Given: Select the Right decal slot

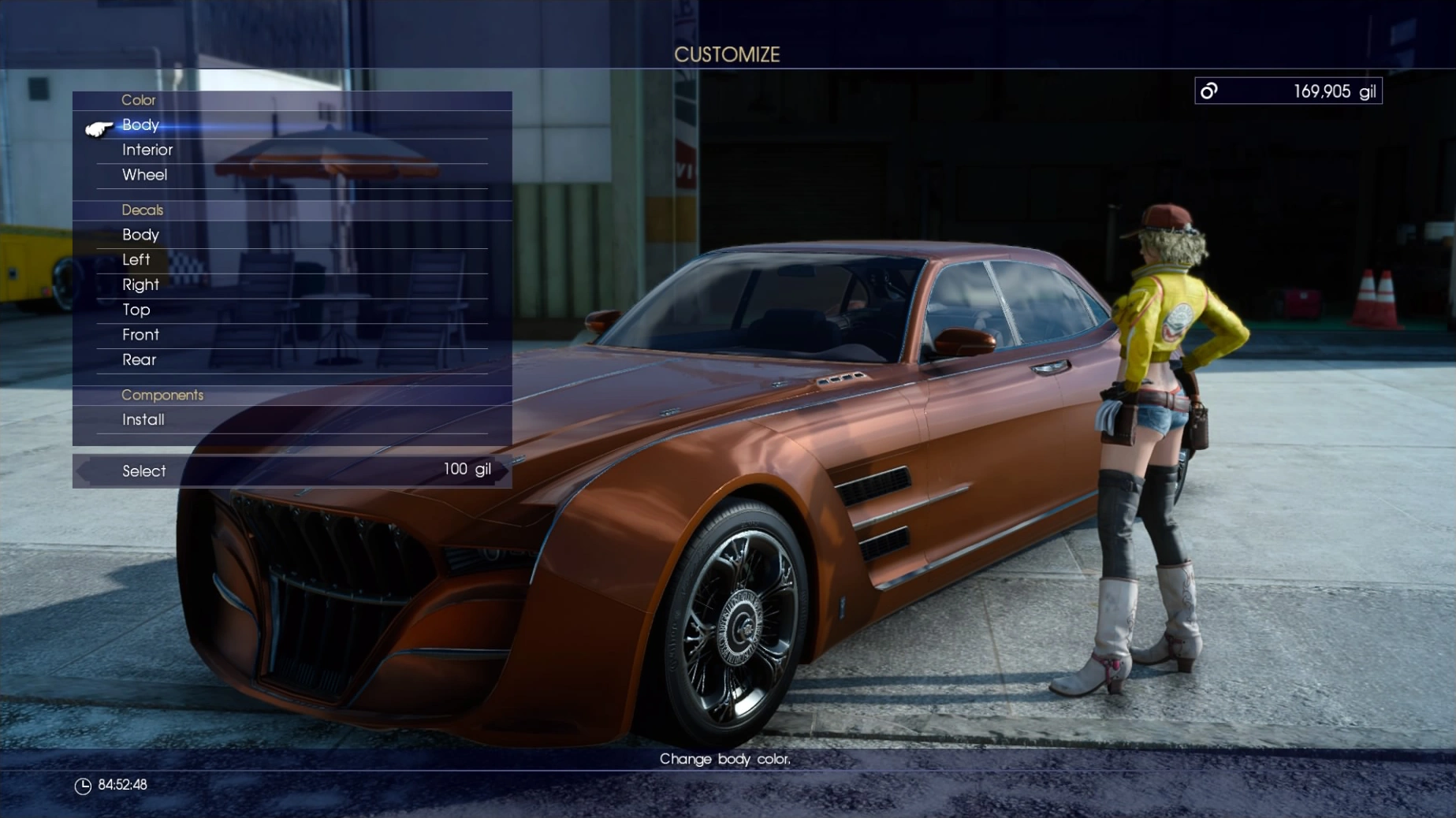Looking at the screenshot, I should pos(141,284).
